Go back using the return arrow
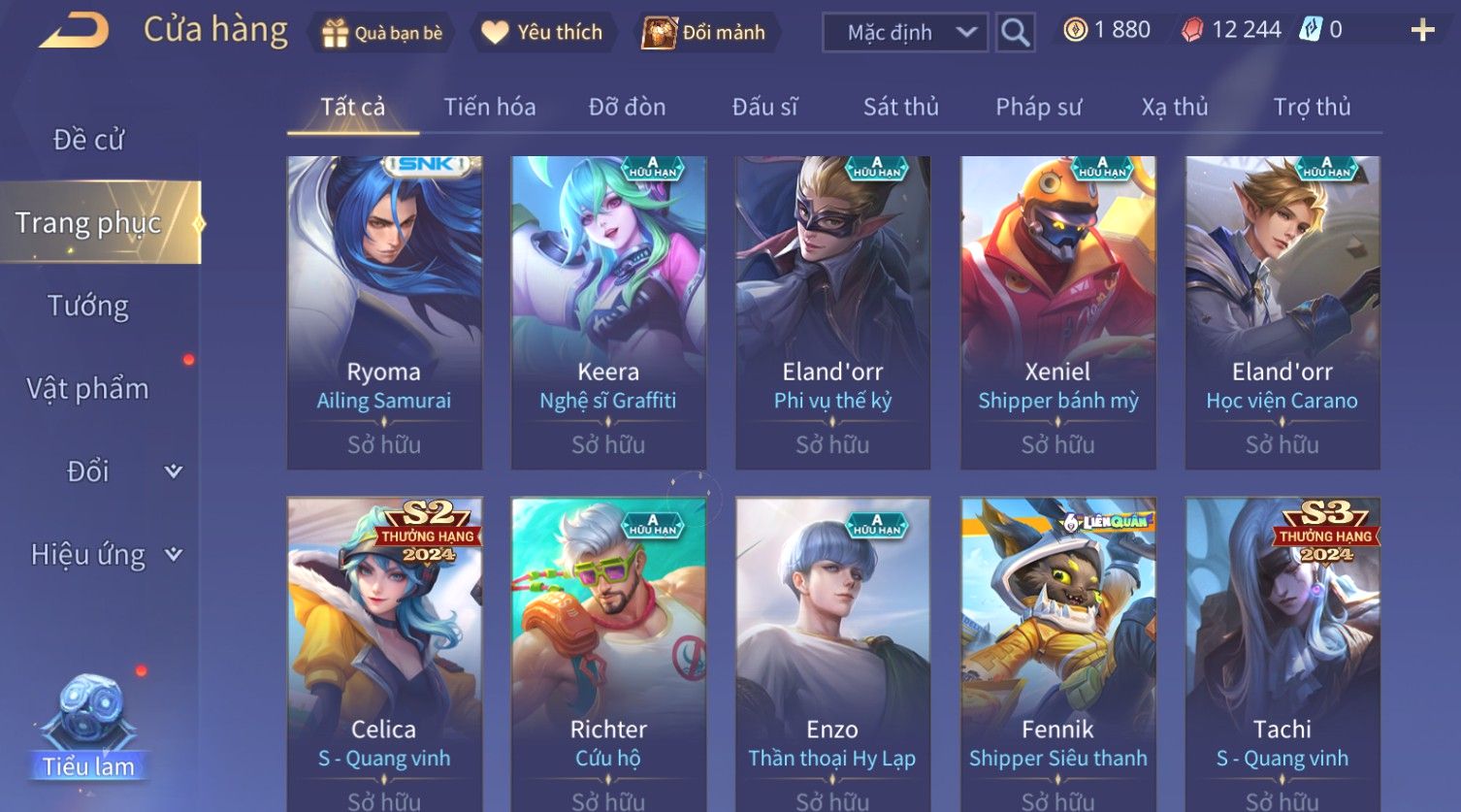1461x812 pixels. pyautogui.click(x=74, y=31)
